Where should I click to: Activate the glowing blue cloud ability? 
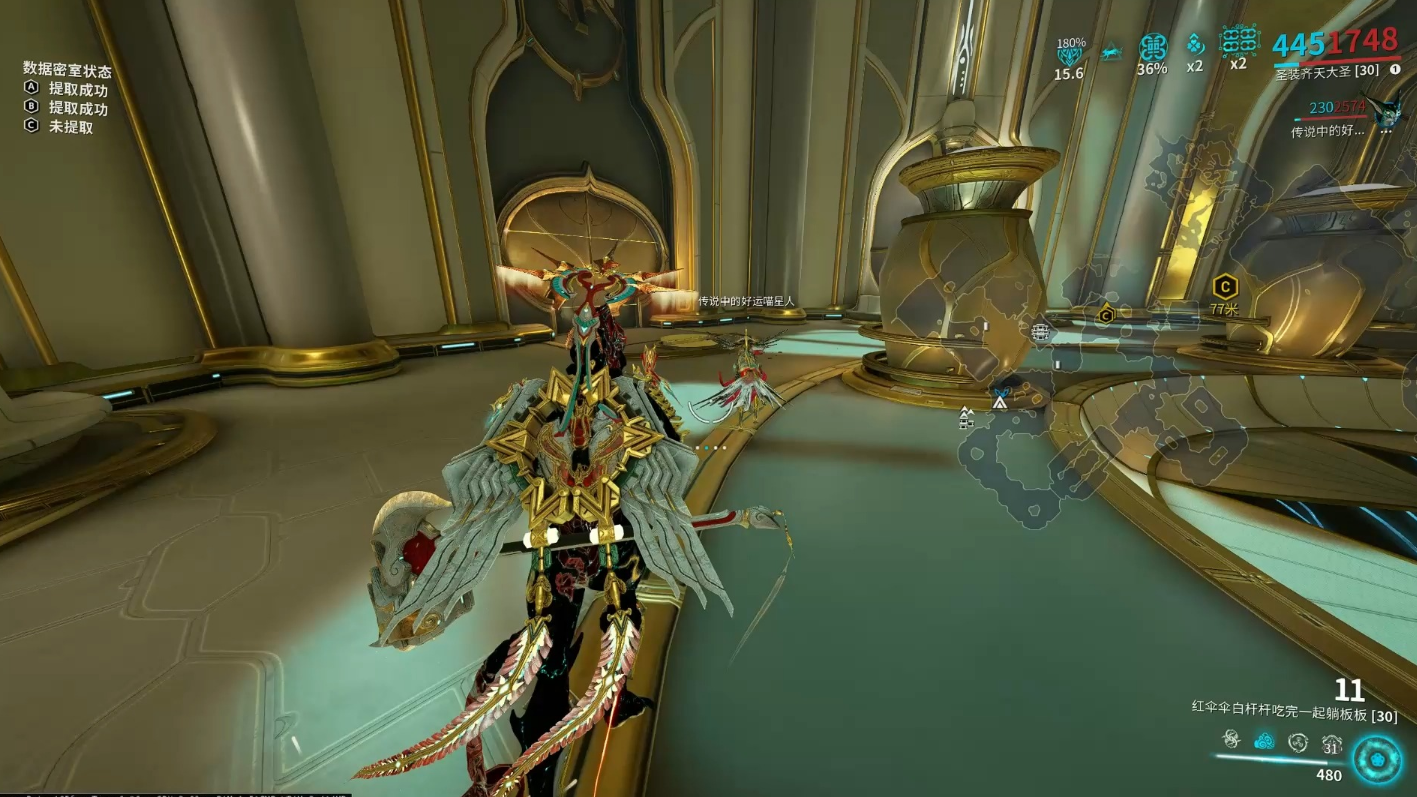(x=1265, y=741)
